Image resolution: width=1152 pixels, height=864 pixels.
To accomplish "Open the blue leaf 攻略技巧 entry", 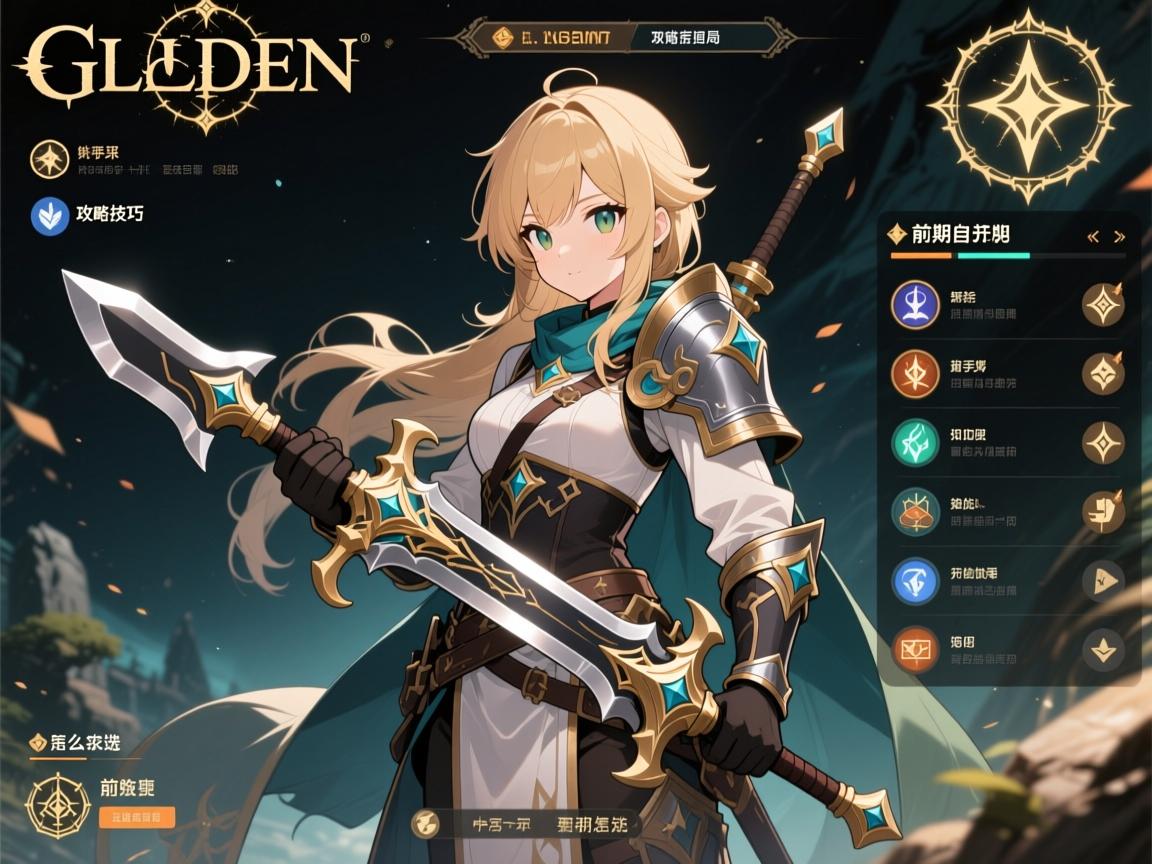I will pyautogui.click(x=50, y=214).
